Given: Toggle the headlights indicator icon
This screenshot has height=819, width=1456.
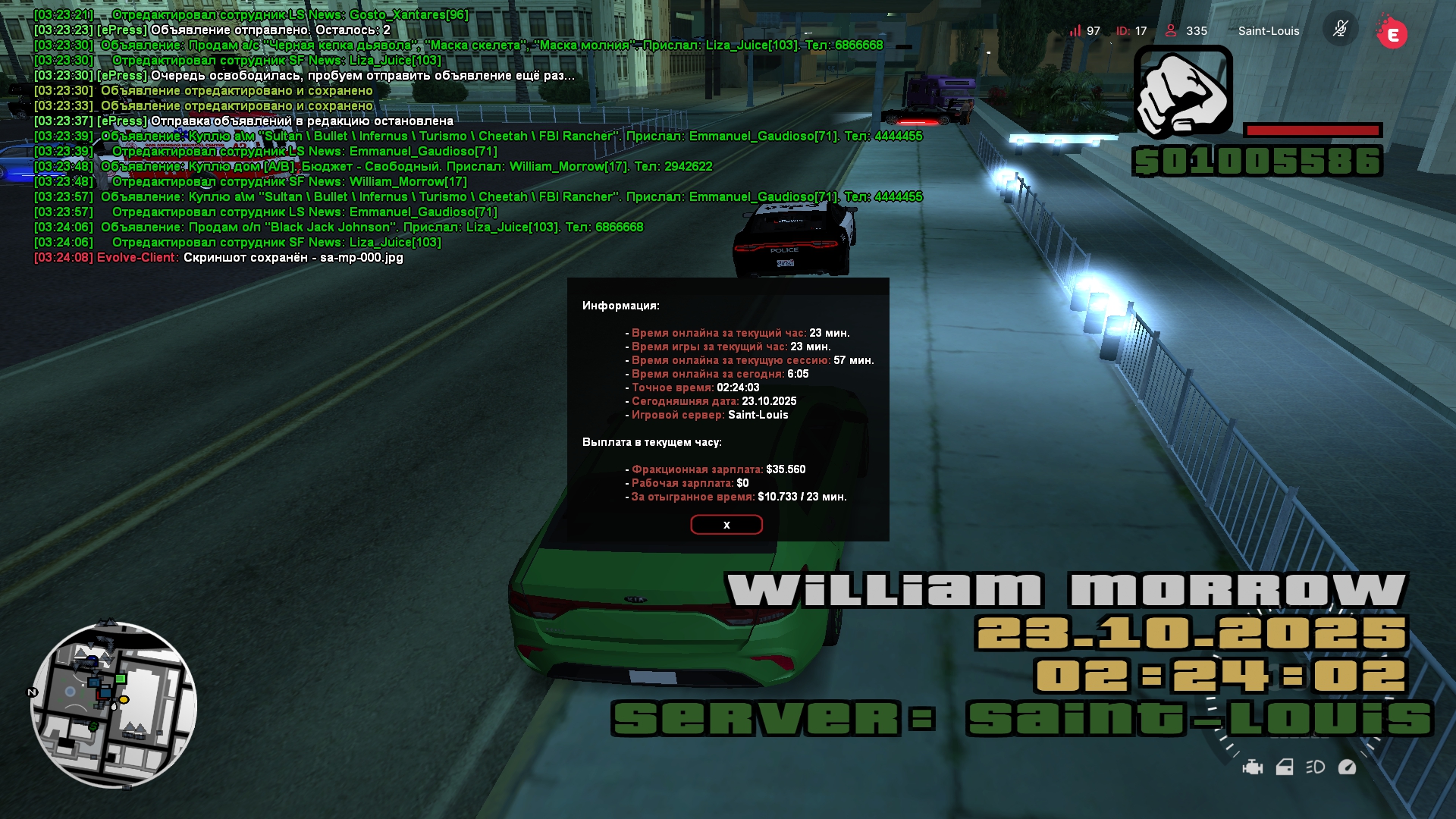Looking at the screenshot, I should (x=1316, y=767).
